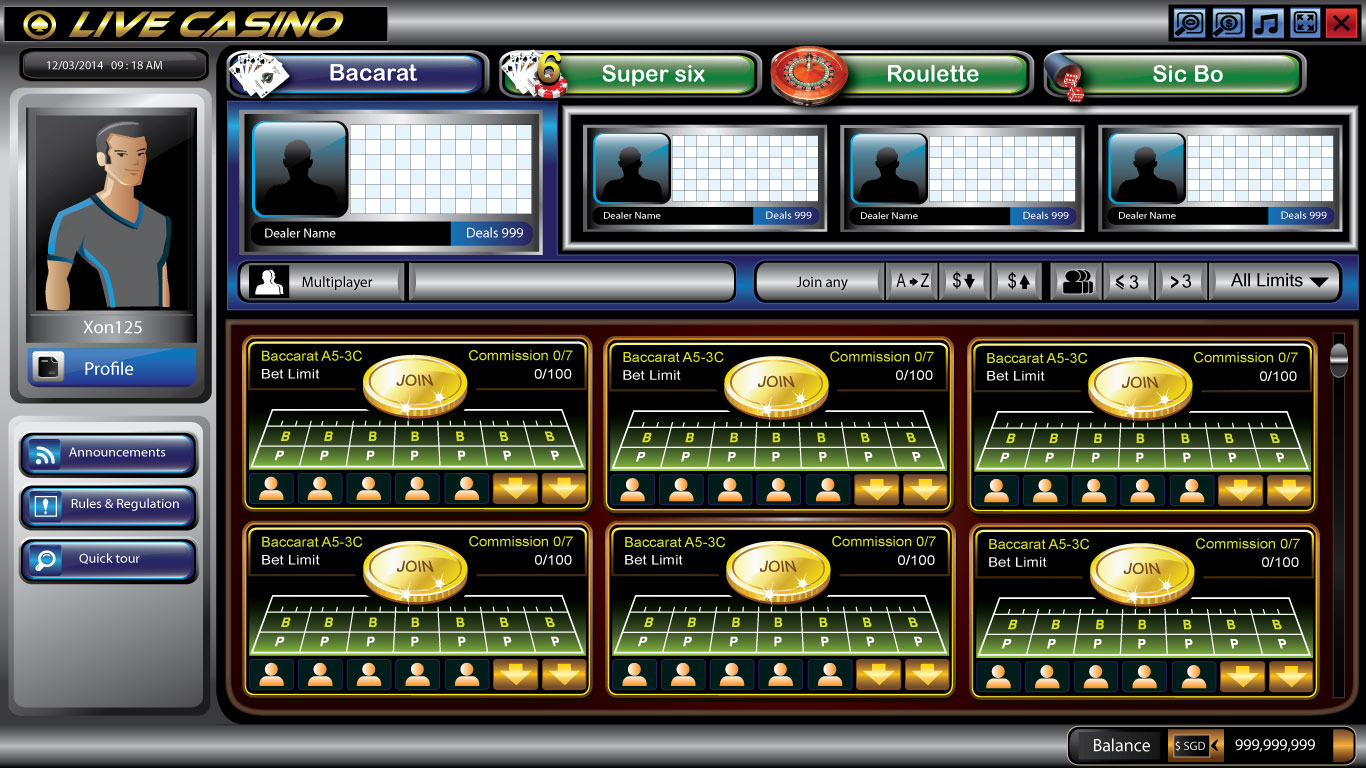Click the multiplayer search input bar
The height and width of the screenshot is (768, 1366).
tap(572, 282)
